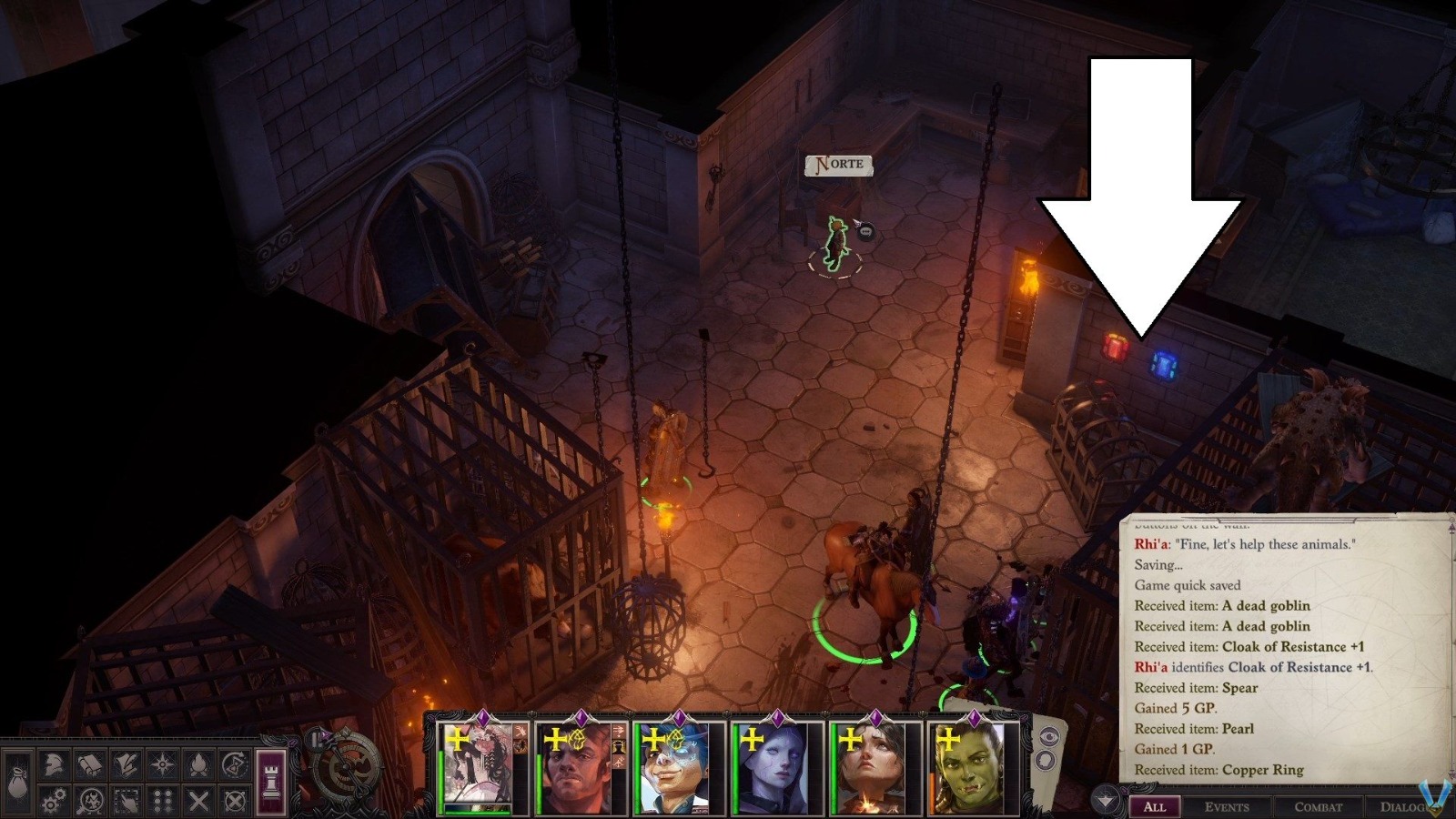Rest the party via campfire icon
This screenshot has height=819, width=1456.
point(199,764)
